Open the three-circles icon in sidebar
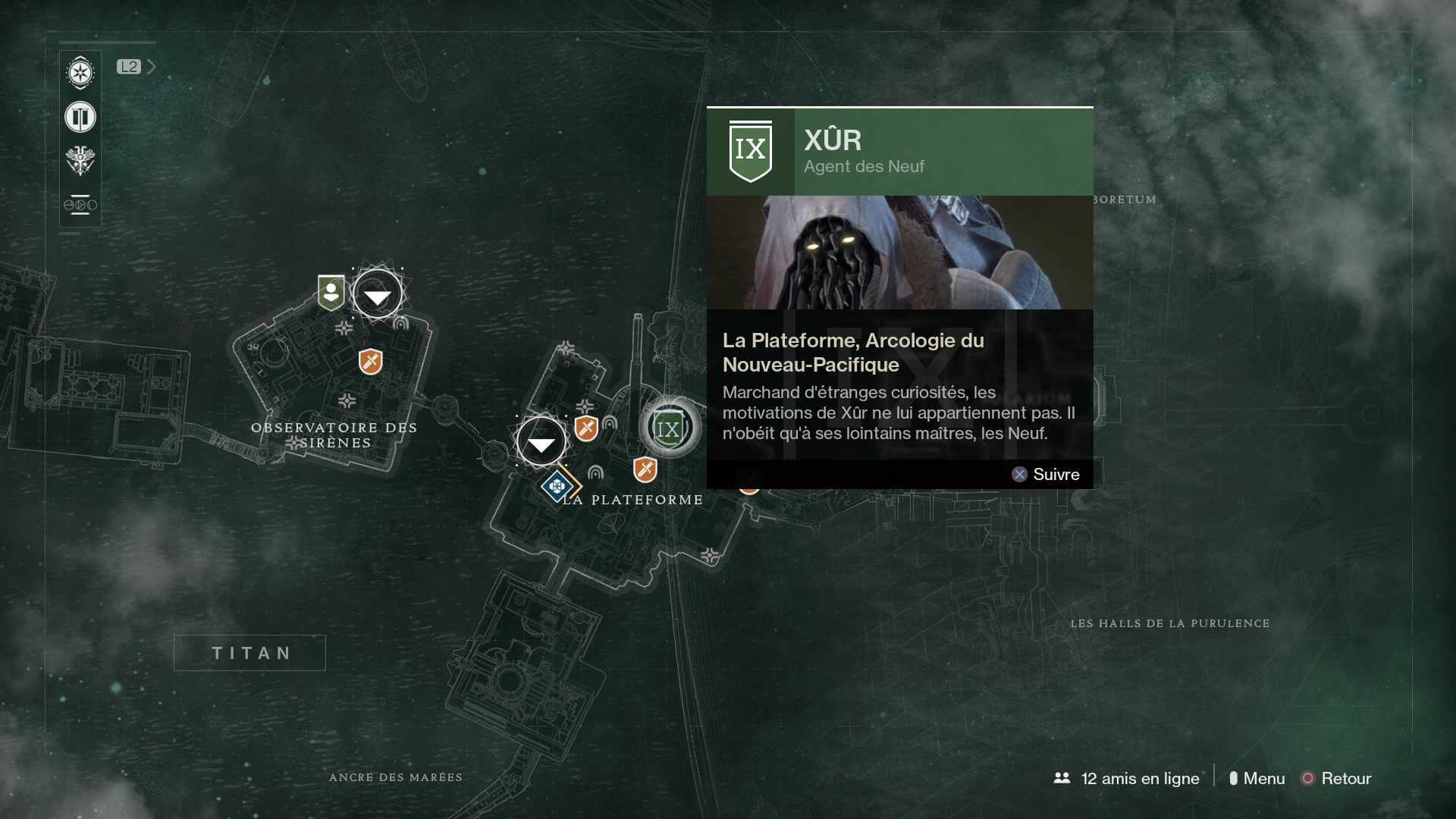The image size is (1456, 819). [80, 205]
